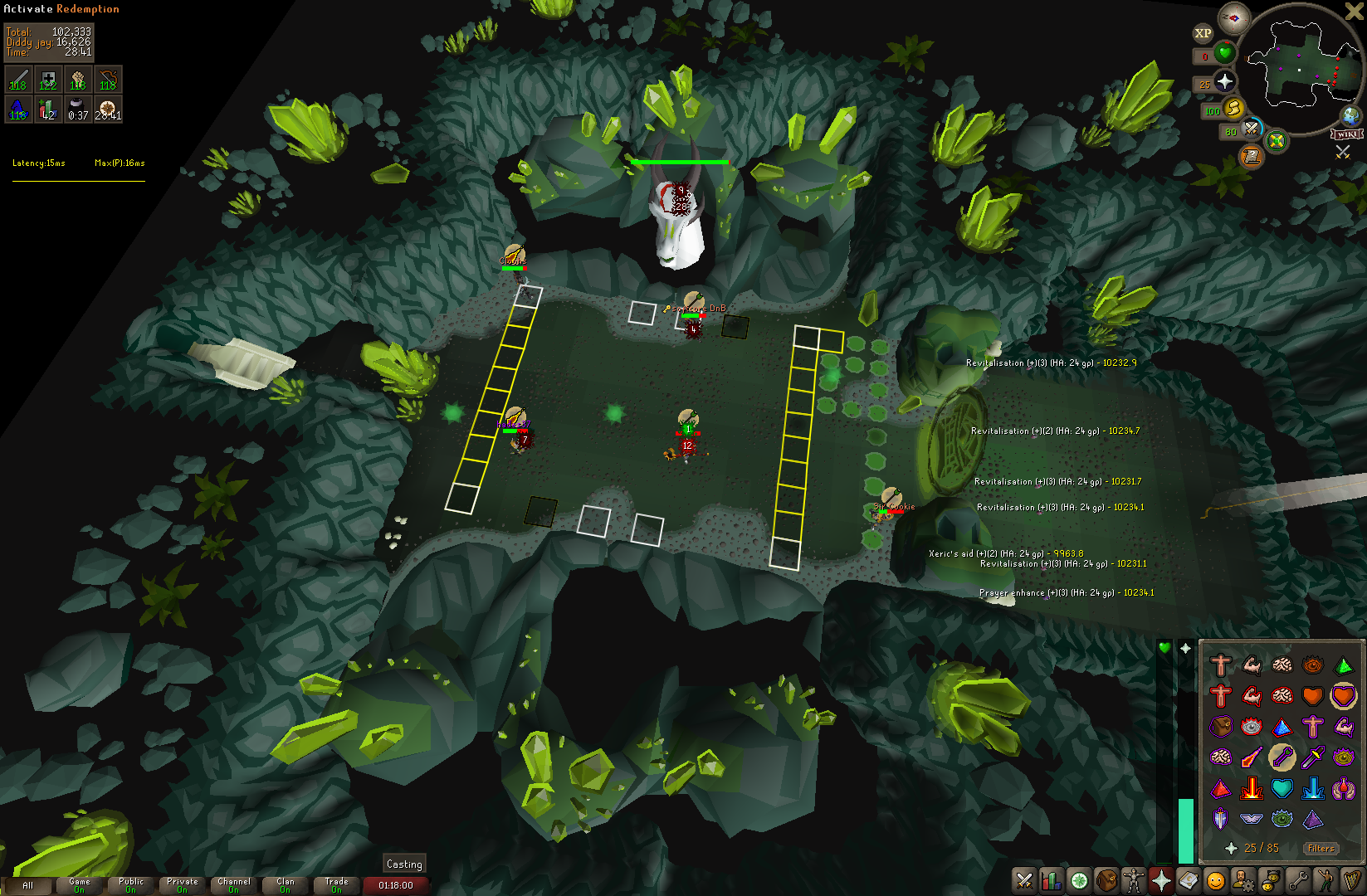Image resolution: width=1367 pixels, height=896 pixels.
Task: Activate the Protect Item bag prayer
Action: pos(1221,727)
